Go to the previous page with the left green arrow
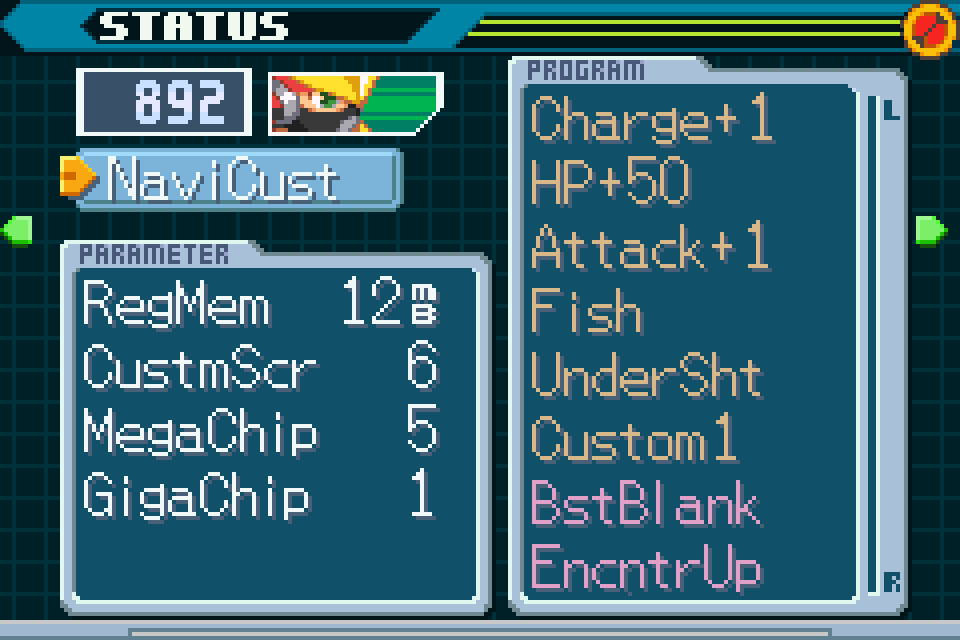This screenshot has height=640, width=960. [x=18, y=230]
